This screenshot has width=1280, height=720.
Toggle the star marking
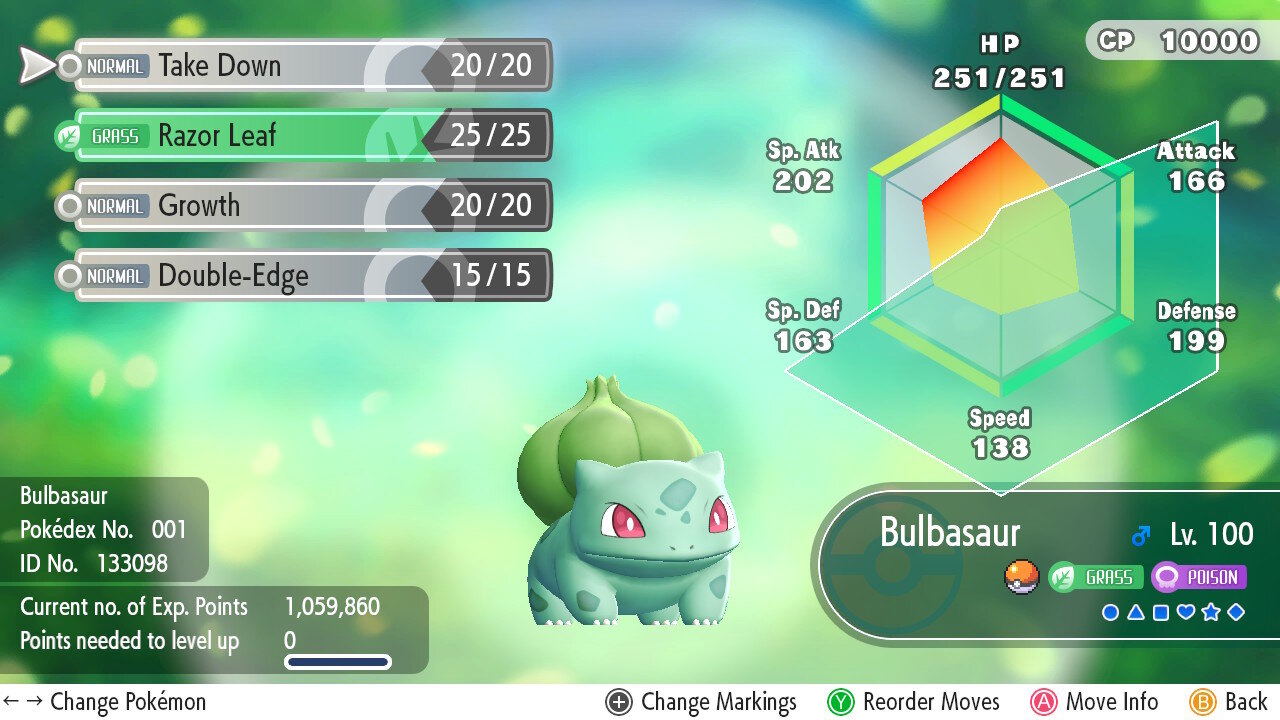point(1211,612)
